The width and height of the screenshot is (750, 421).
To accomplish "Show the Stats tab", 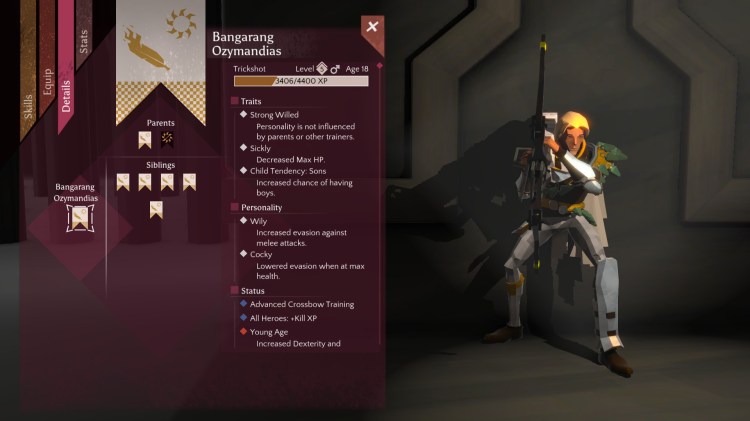I will point(83,38).
